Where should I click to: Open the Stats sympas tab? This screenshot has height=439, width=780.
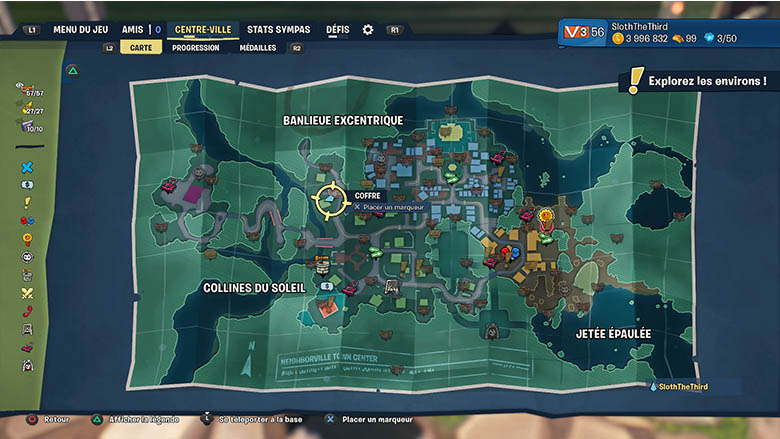pos(278,30)
